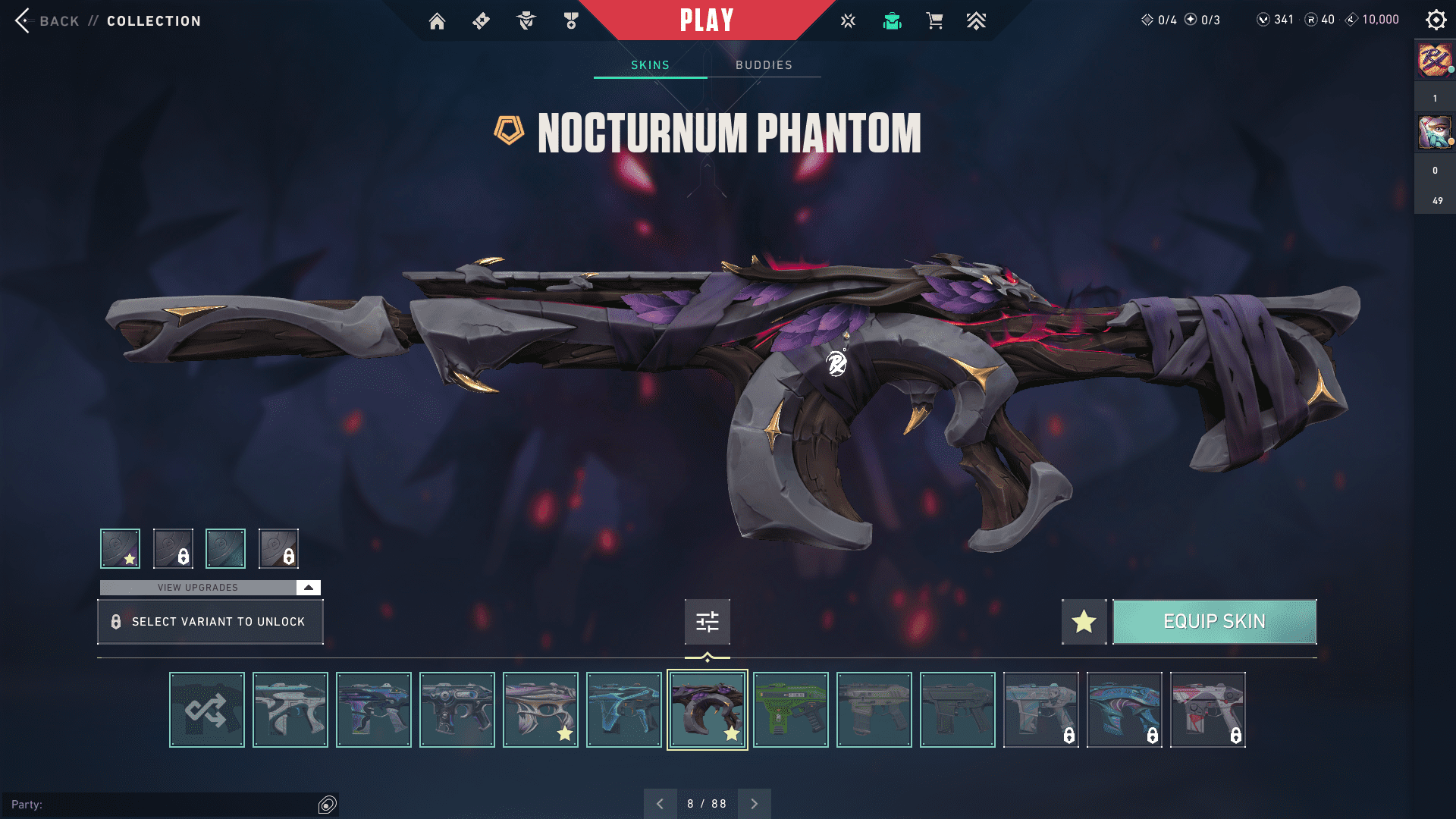
Task: Open the Party chat box
Action: [x=167, y=805]
